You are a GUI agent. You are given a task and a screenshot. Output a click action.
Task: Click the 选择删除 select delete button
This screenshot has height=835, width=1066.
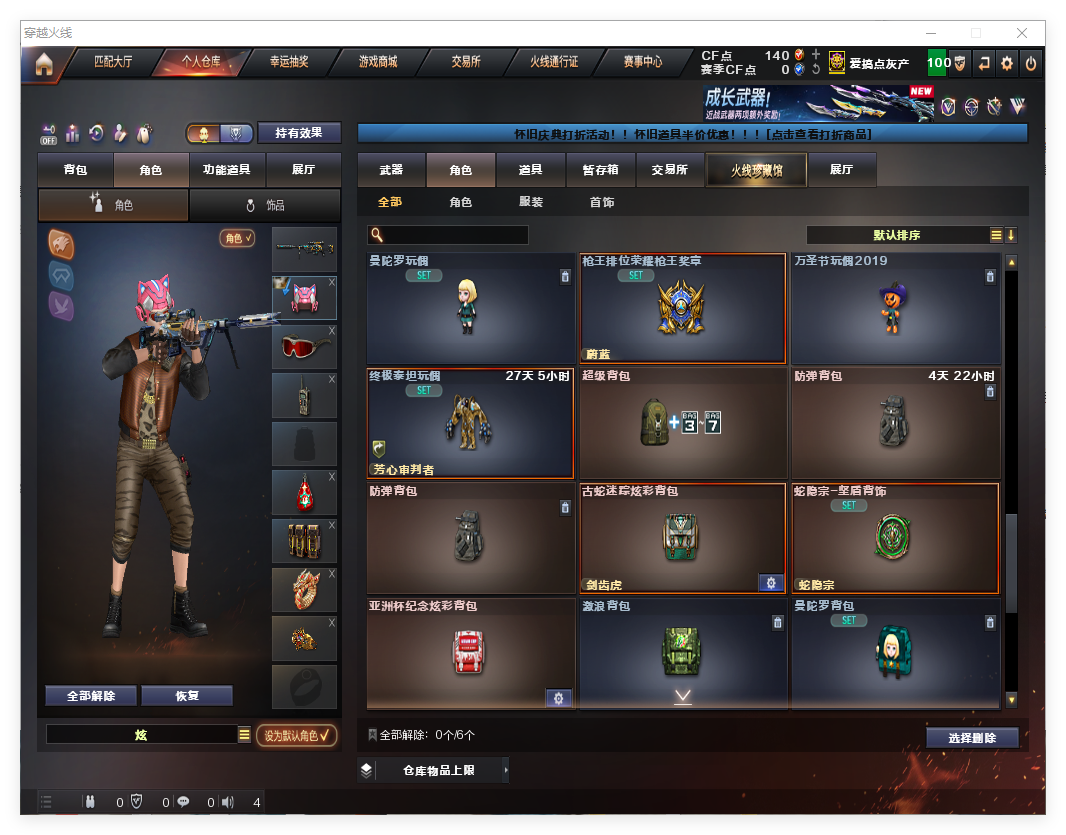pos(972,738)
